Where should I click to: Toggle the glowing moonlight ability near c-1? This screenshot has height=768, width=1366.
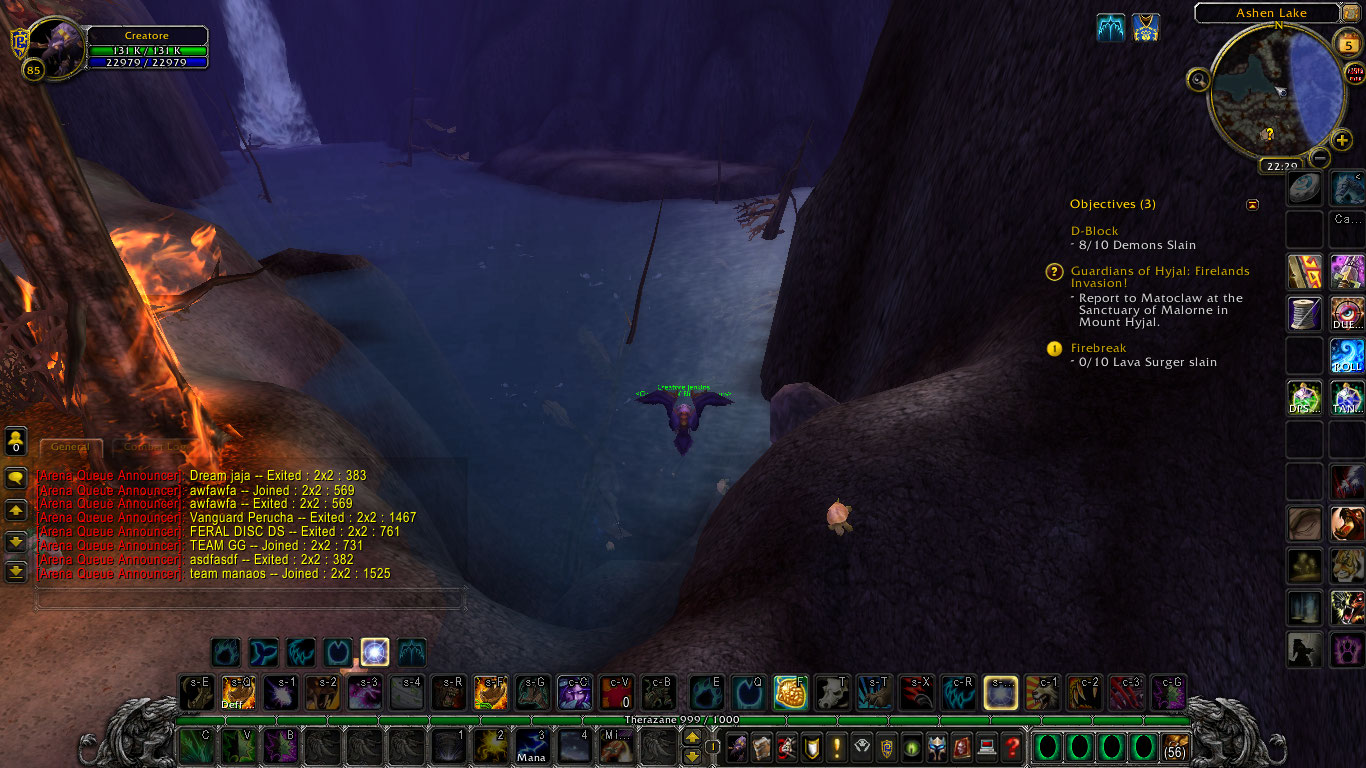pos(1000,693)
